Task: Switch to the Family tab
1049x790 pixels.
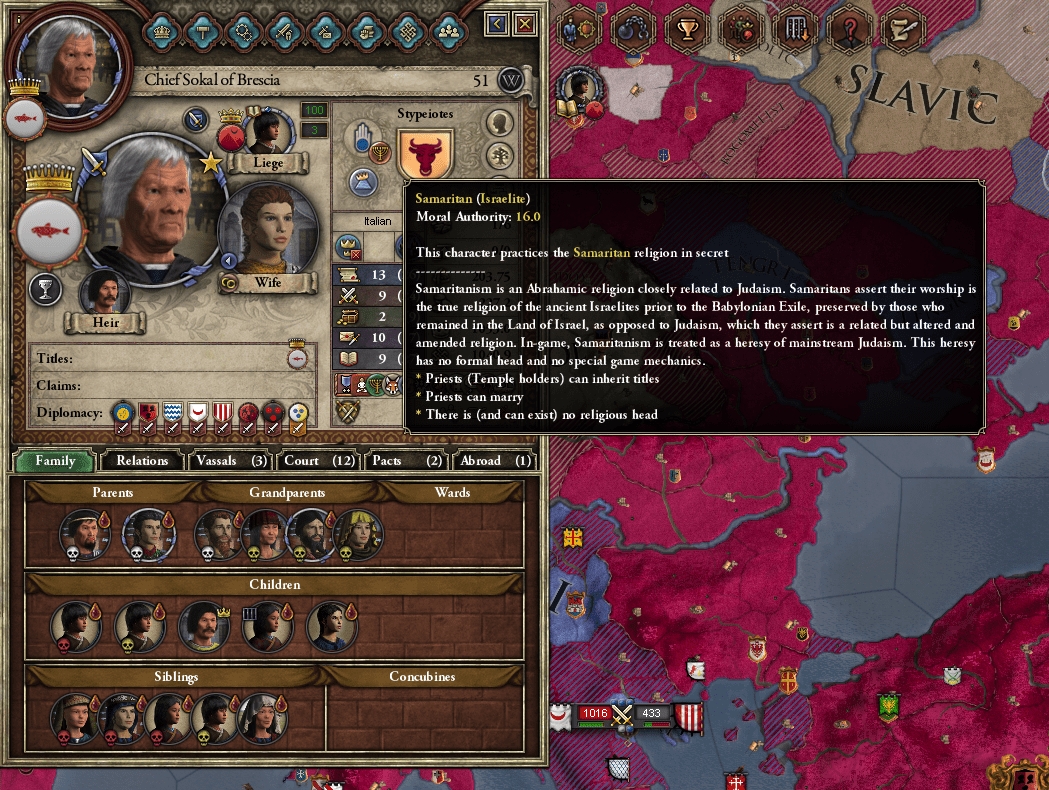Action: [x=55, y=461]
